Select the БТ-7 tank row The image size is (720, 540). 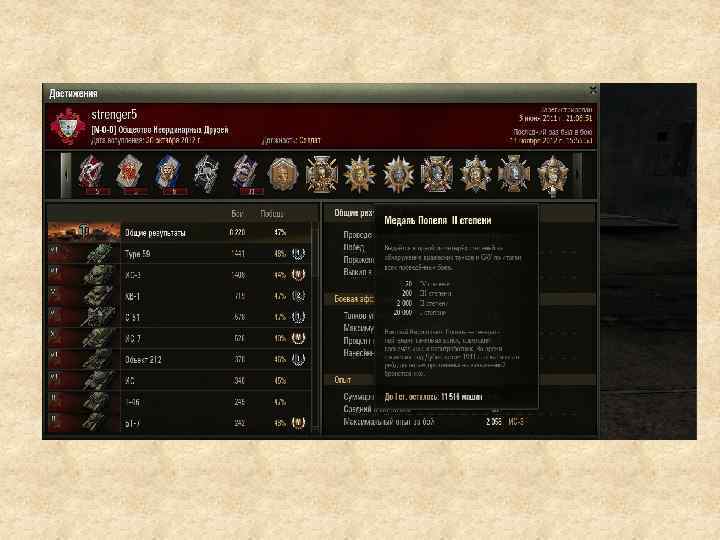[180, 423]
